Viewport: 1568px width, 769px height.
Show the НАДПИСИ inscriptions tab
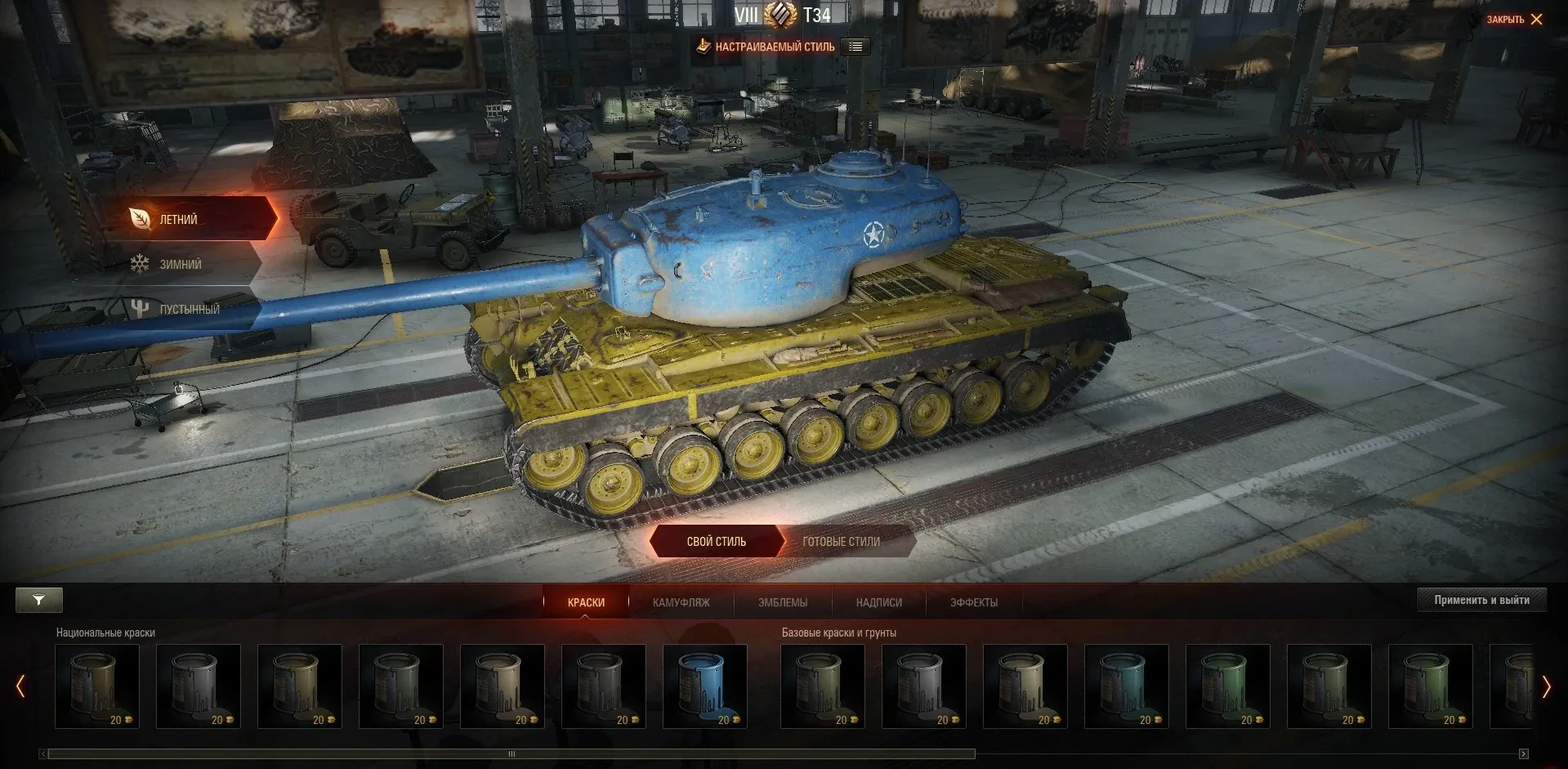click(878, 602)
